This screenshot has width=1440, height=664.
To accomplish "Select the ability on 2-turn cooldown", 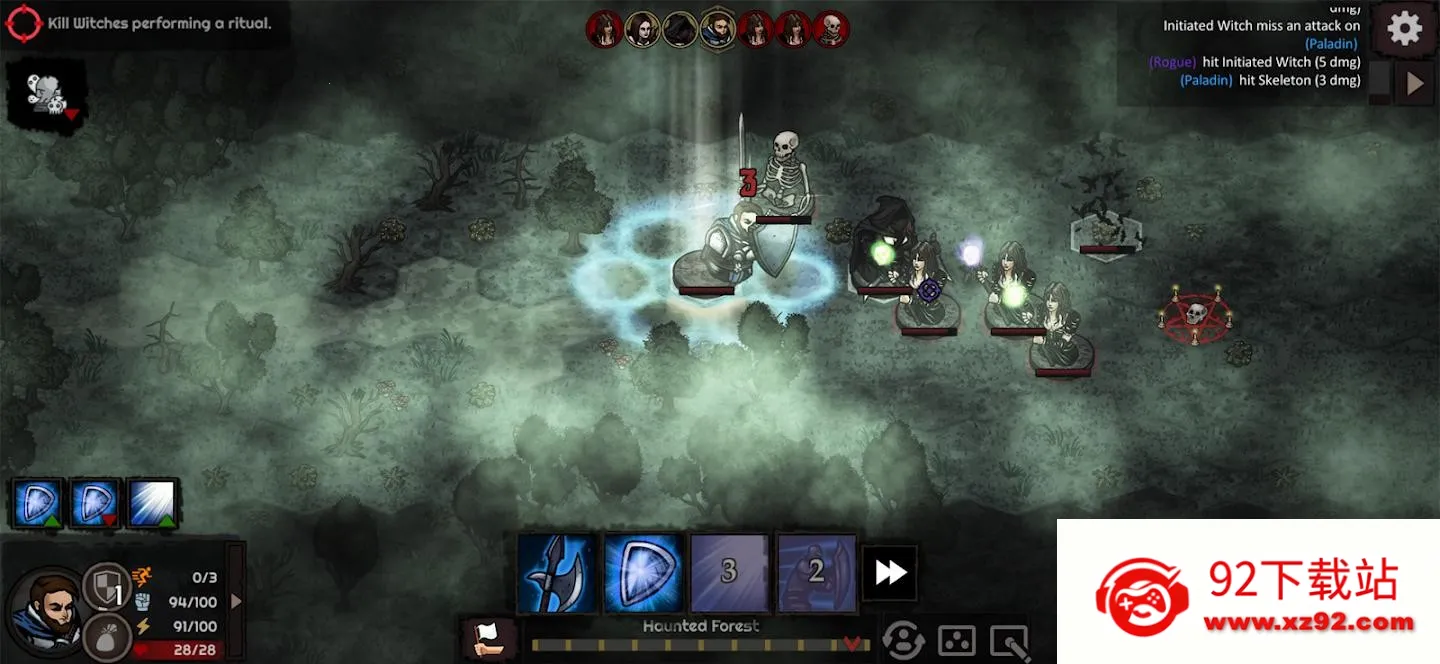I will tap(816, 573).
